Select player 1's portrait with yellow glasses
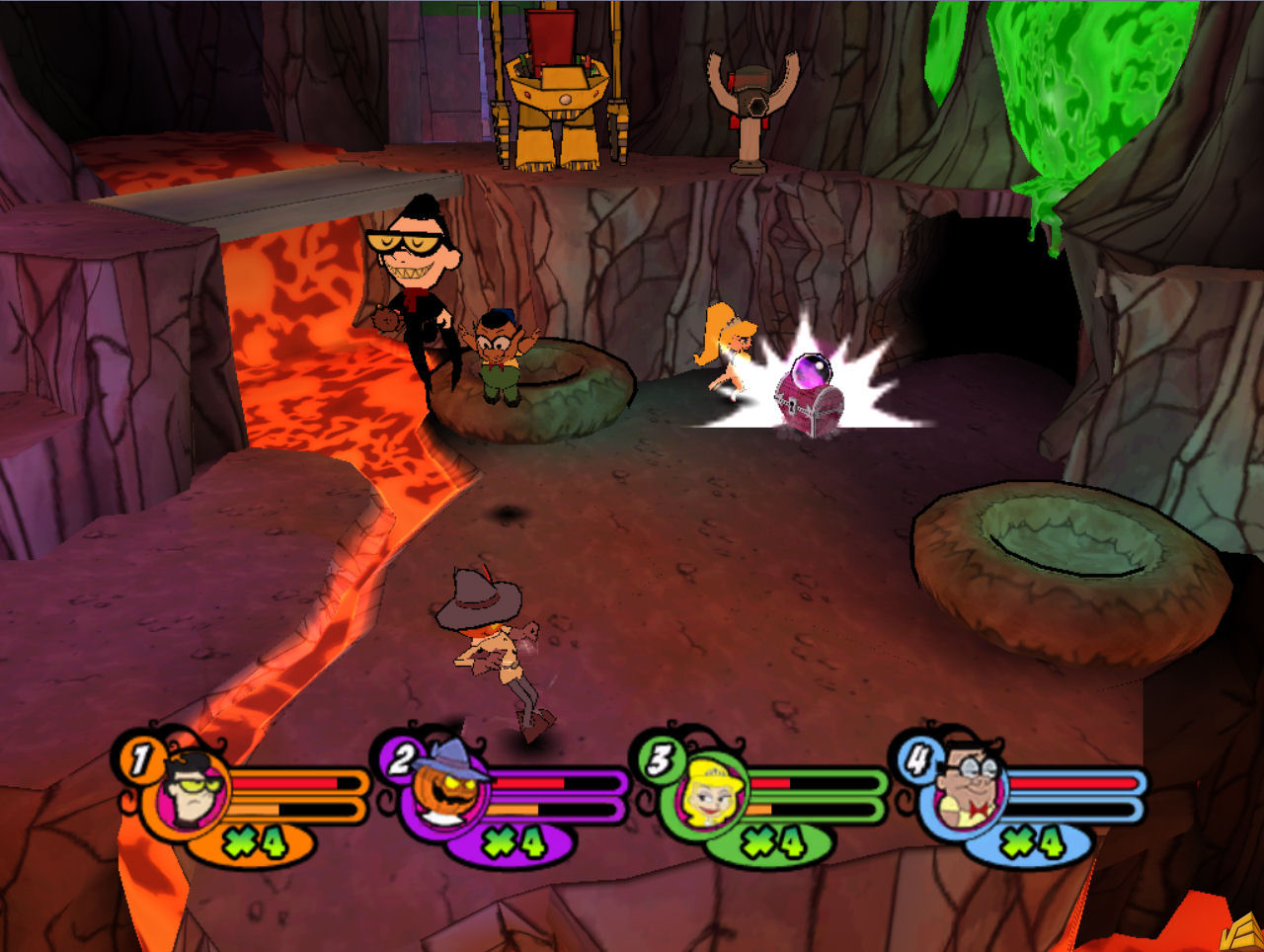Screen dimensions: 1264x952 pyautogui.click(x=190, y=790)
